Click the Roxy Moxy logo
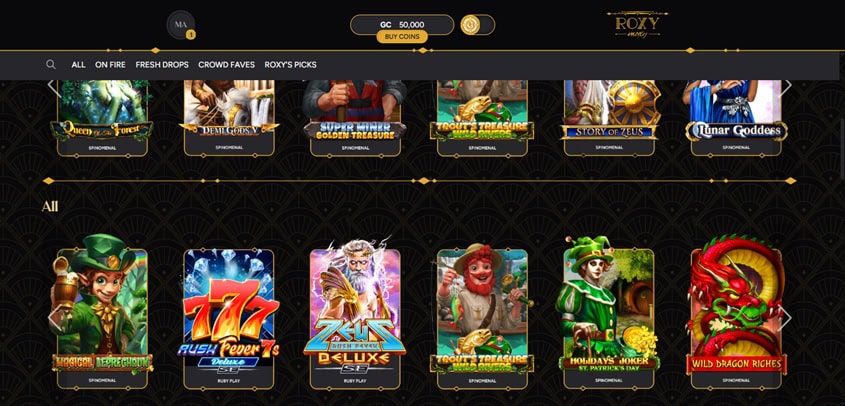845x406 pixels. pyautogui.click(x=637, y=25)
